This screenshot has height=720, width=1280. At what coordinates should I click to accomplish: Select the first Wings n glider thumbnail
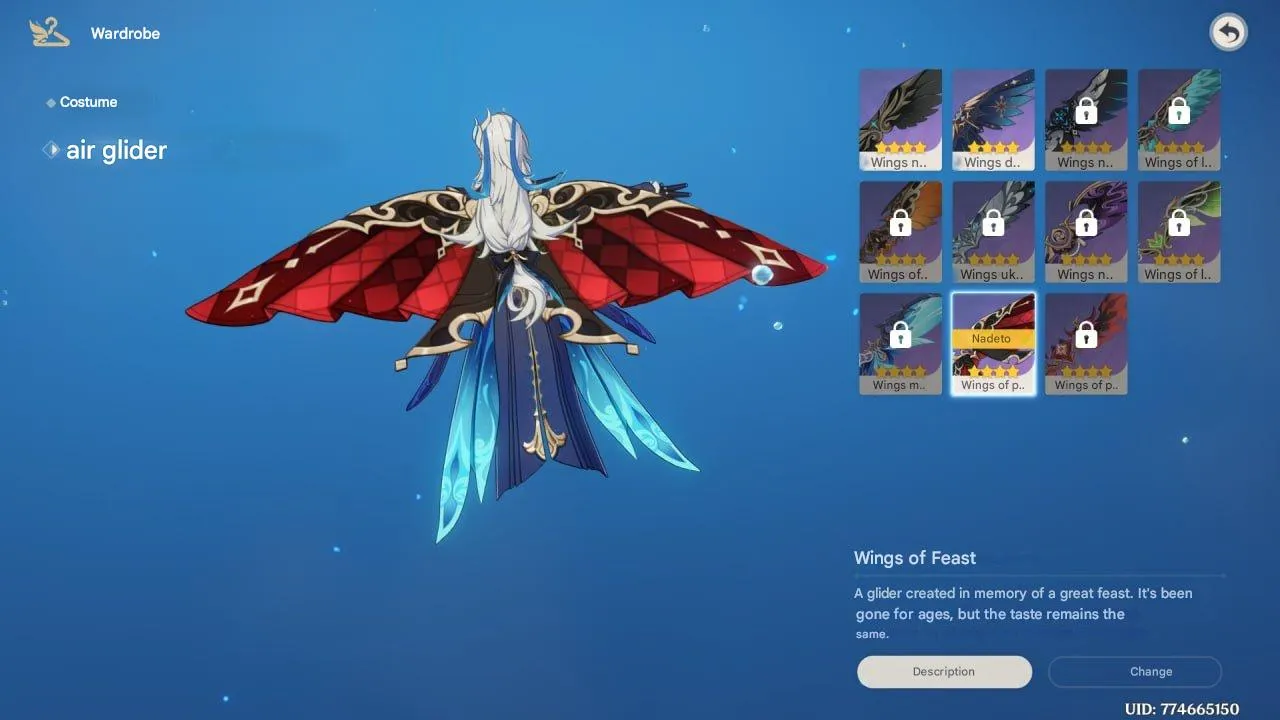(x=899, y=119)
